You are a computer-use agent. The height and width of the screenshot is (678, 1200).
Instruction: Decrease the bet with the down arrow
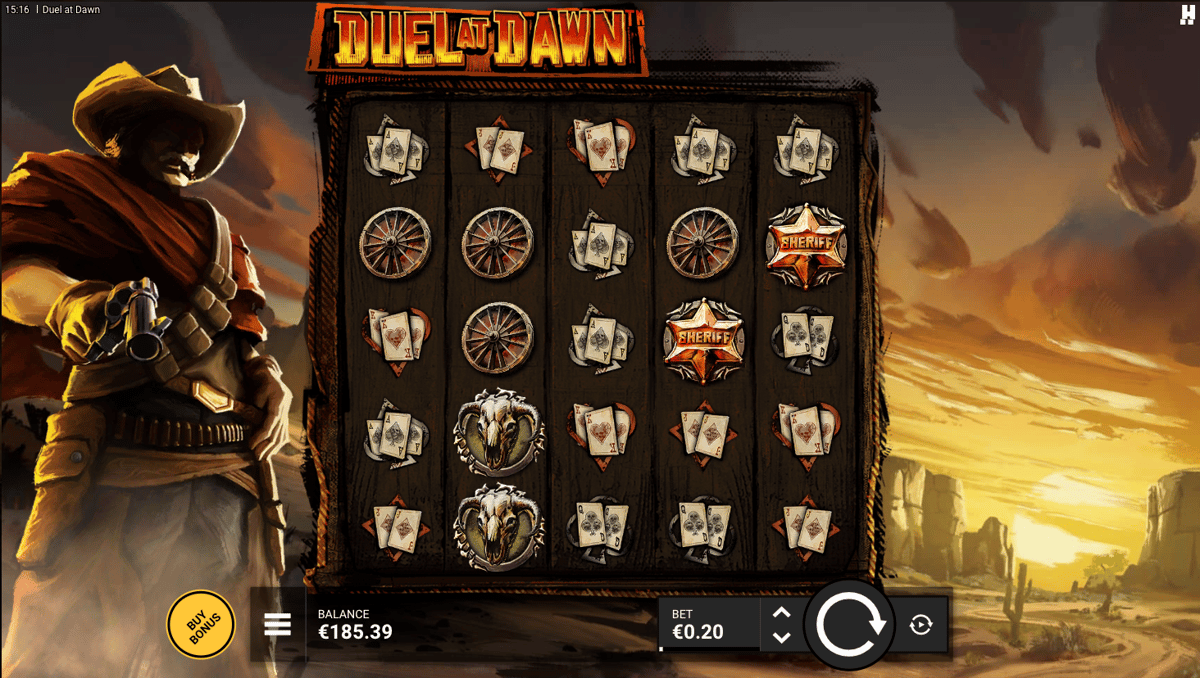[782, 637]
